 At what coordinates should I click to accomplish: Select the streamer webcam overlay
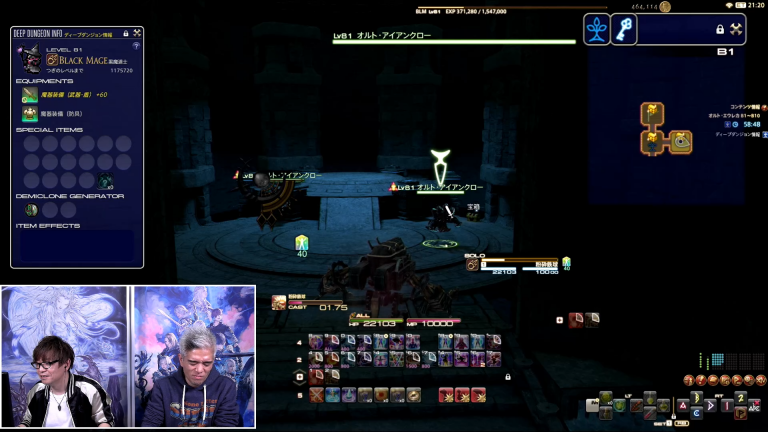pos(127,357)
